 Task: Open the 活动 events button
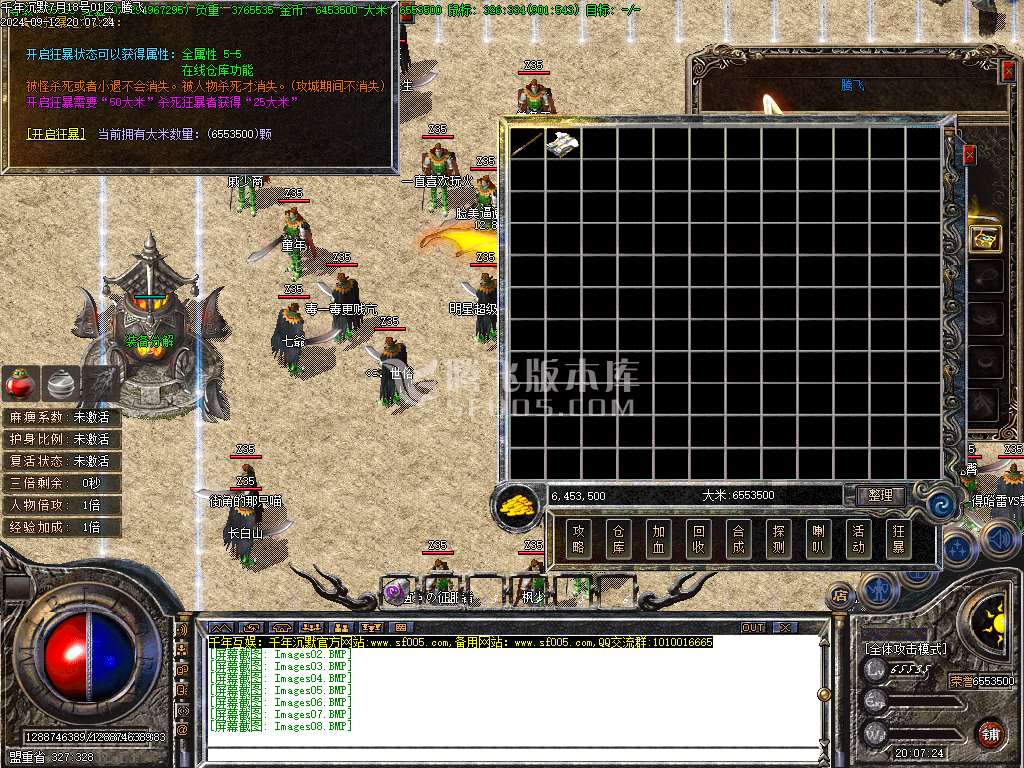point(857,539)
